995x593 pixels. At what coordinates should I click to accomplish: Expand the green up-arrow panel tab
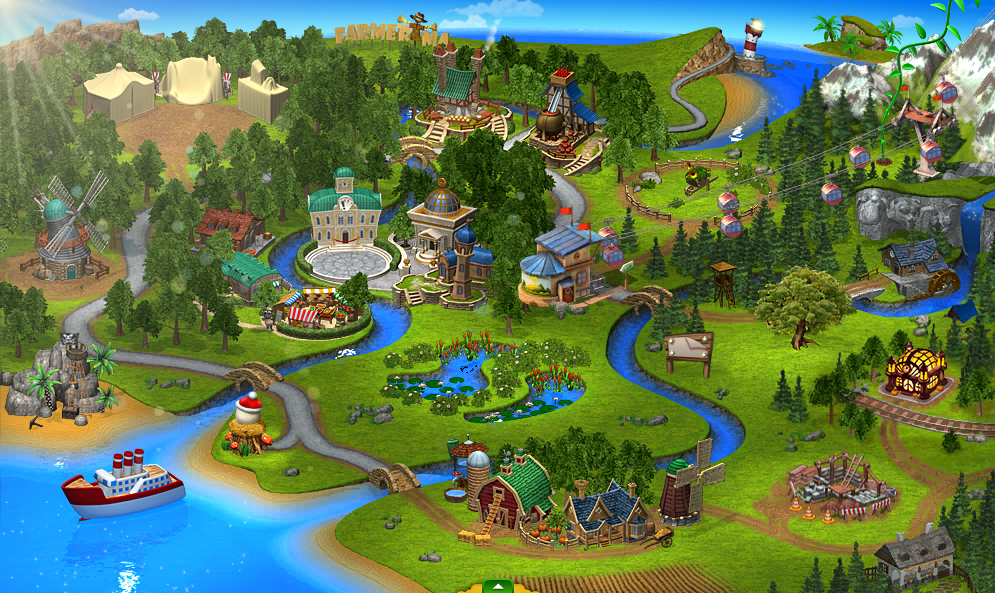[x=497, y=586]
